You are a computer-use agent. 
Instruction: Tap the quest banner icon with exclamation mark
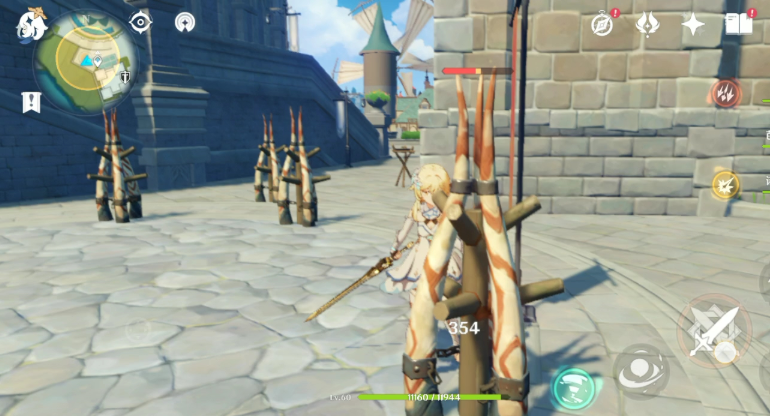tap(31, 101)
